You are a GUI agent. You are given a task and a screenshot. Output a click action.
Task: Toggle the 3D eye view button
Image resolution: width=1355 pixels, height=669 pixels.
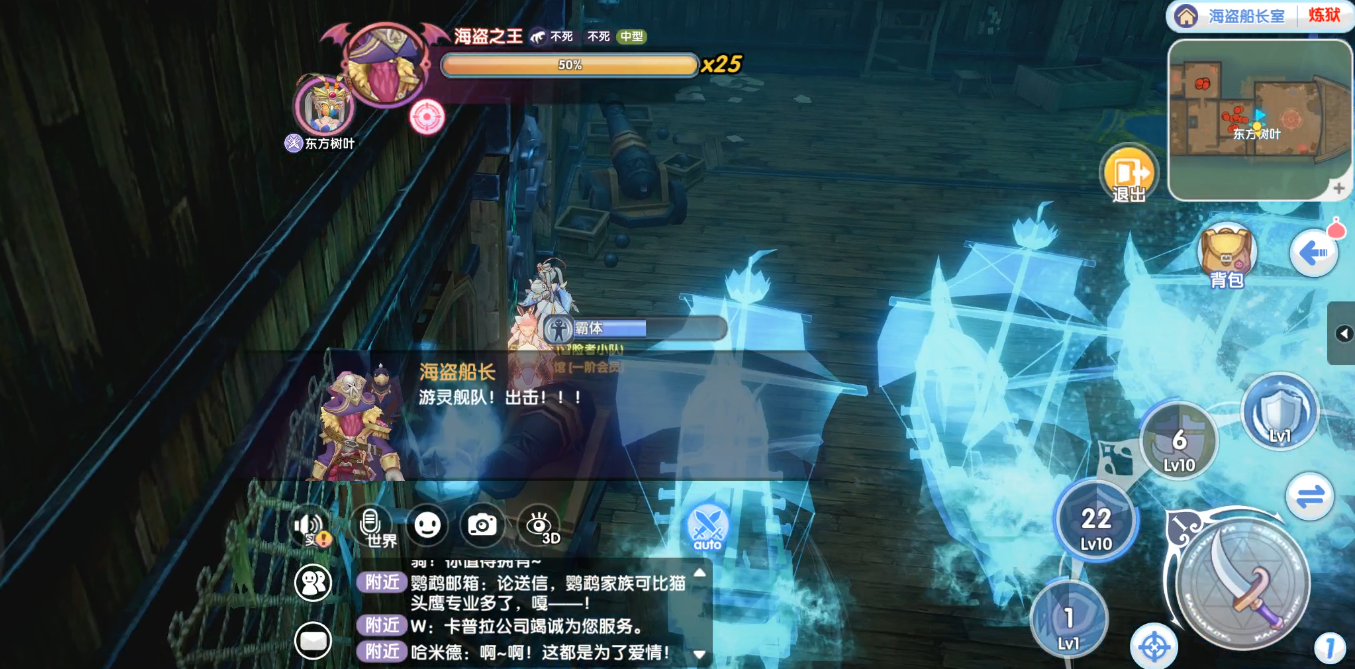click(538, 525)
